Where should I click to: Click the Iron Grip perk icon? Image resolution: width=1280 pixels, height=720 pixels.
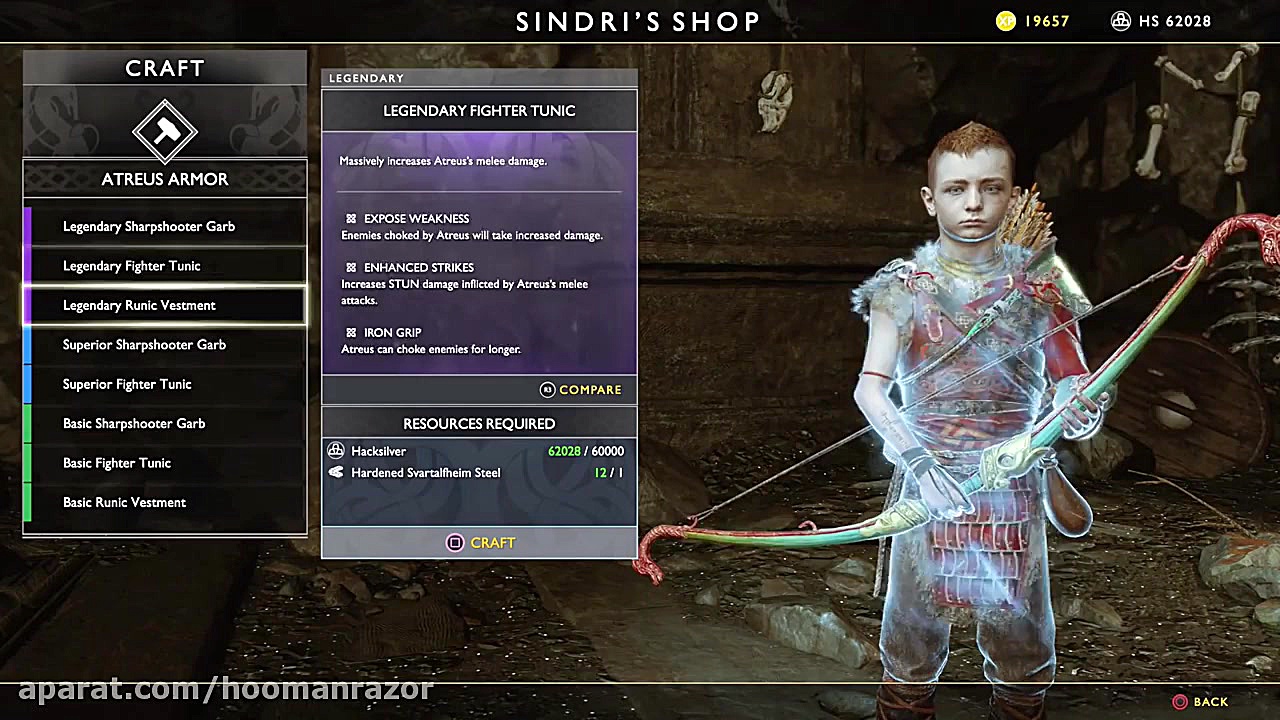tap(350, 332)
